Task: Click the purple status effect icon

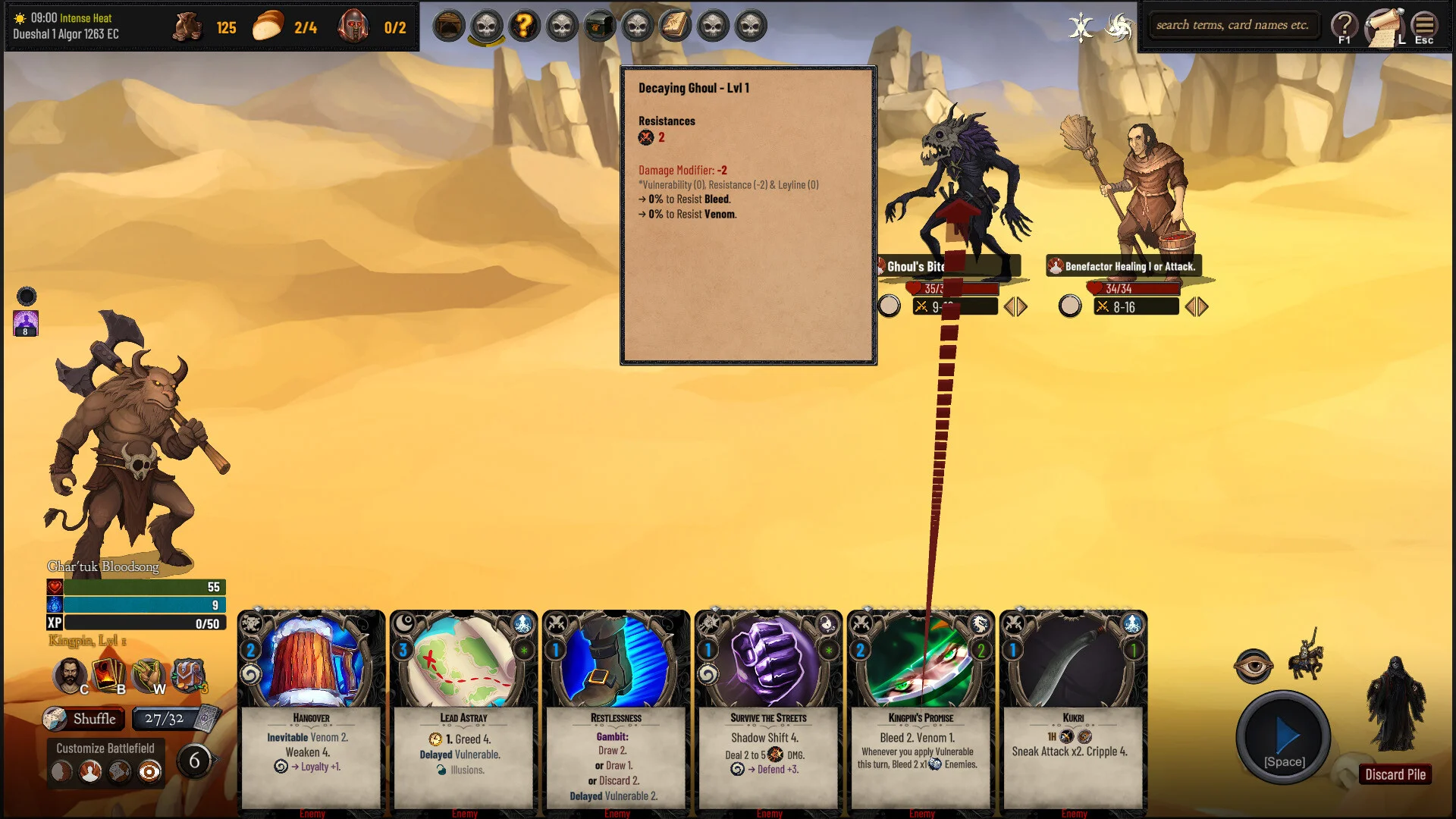Action: (x=26, y=322)
